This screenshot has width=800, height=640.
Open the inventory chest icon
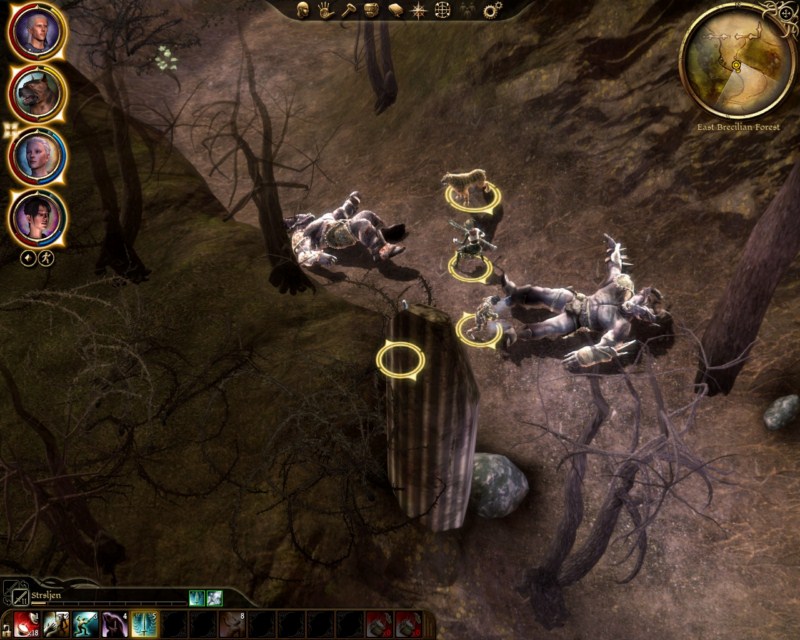click(x=371, y=10)
